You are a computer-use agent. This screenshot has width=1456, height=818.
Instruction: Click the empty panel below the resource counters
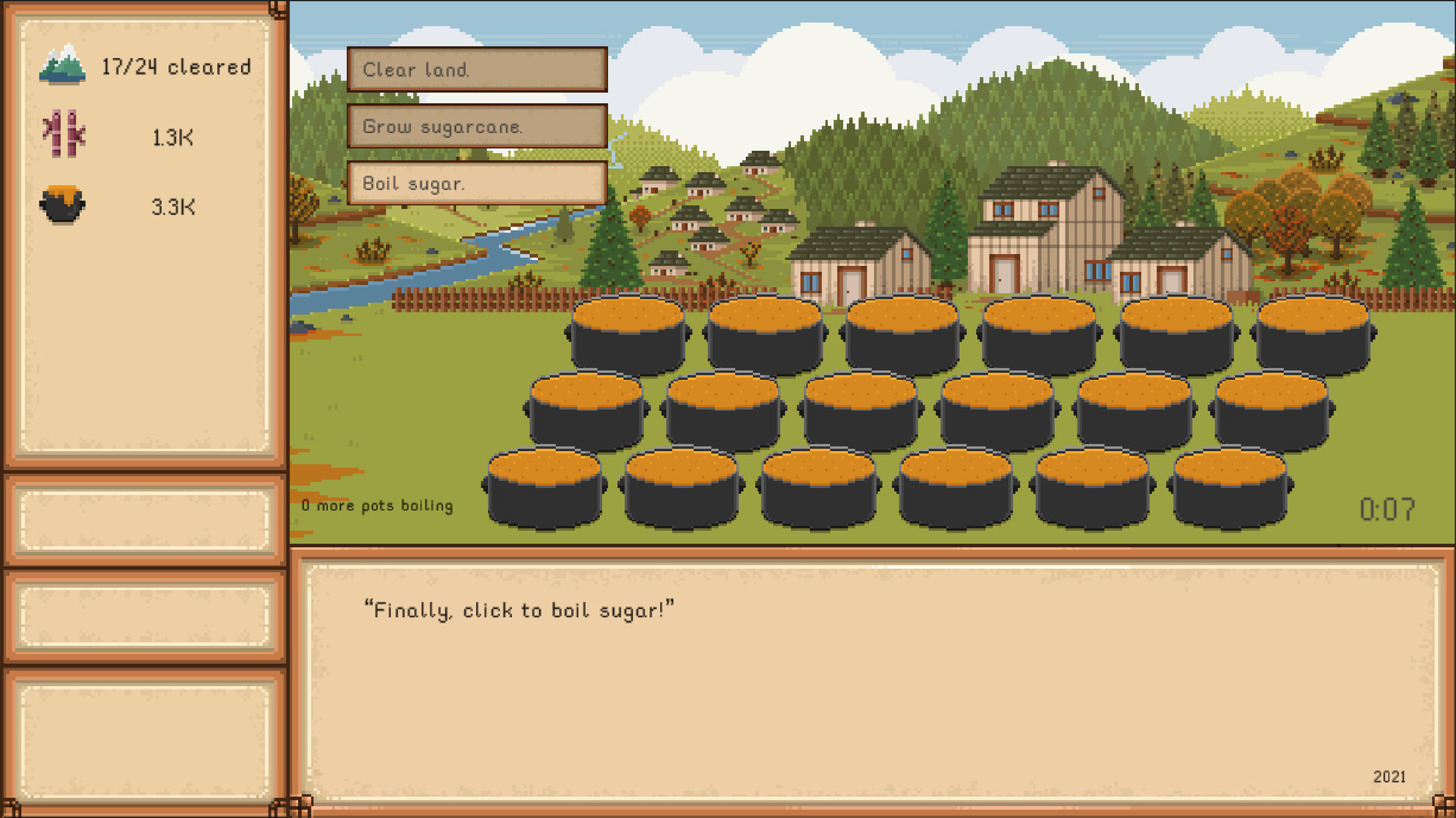[x=144, y=518]
